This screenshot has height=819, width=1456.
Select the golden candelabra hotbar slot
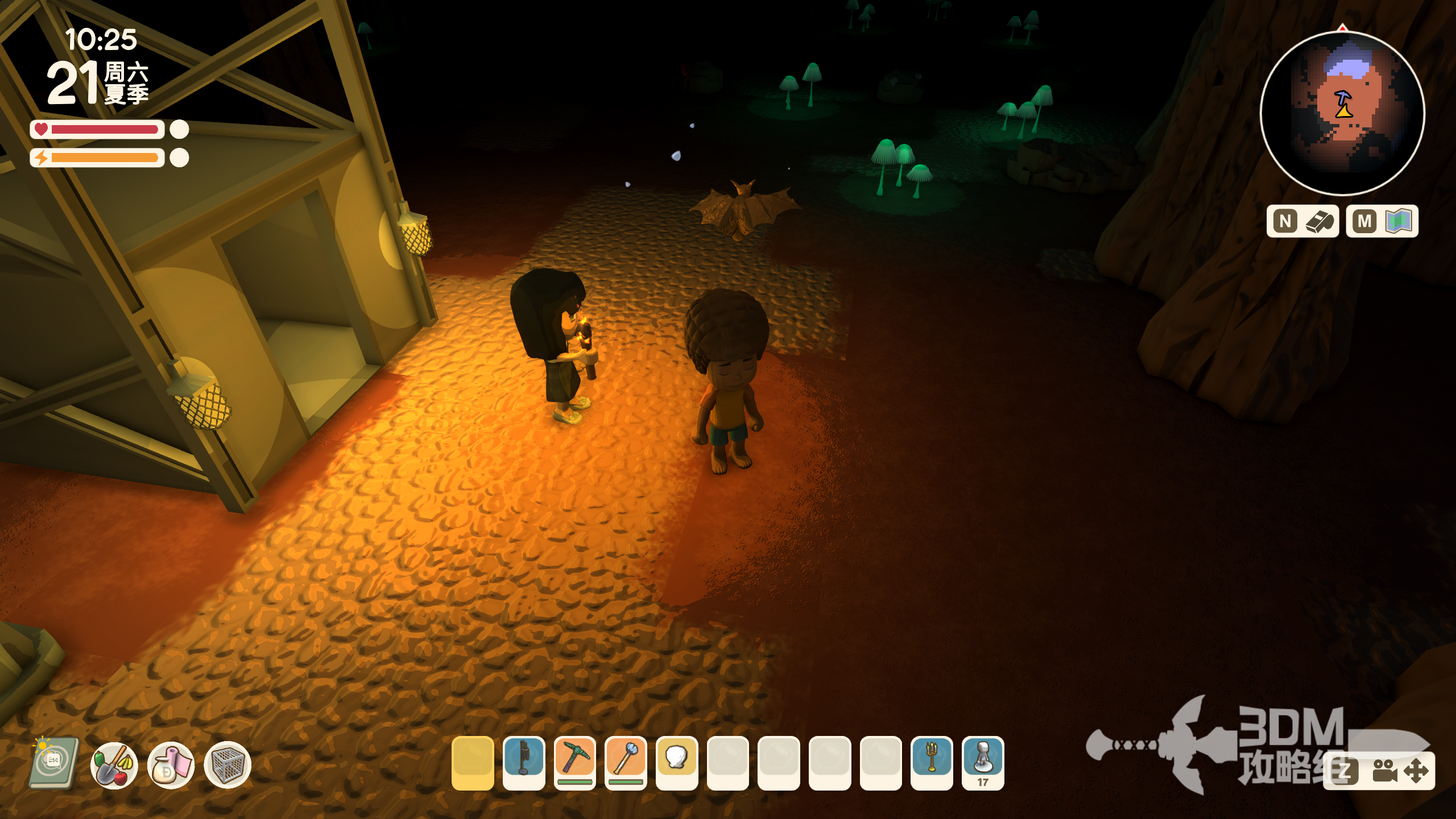[932, 762]
